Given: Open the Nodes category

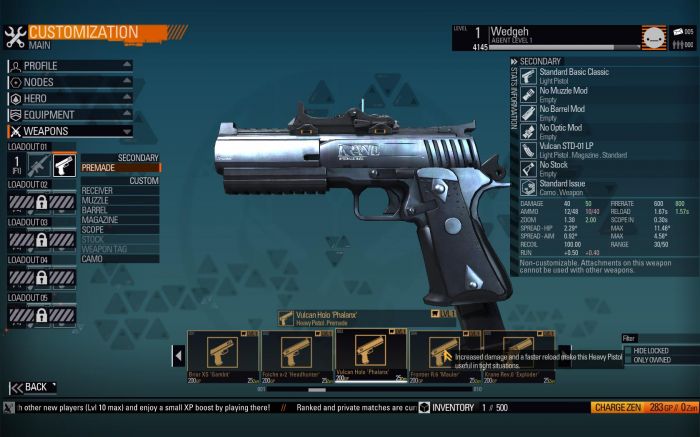Looking at the screenshot, I should click(70, 82).
